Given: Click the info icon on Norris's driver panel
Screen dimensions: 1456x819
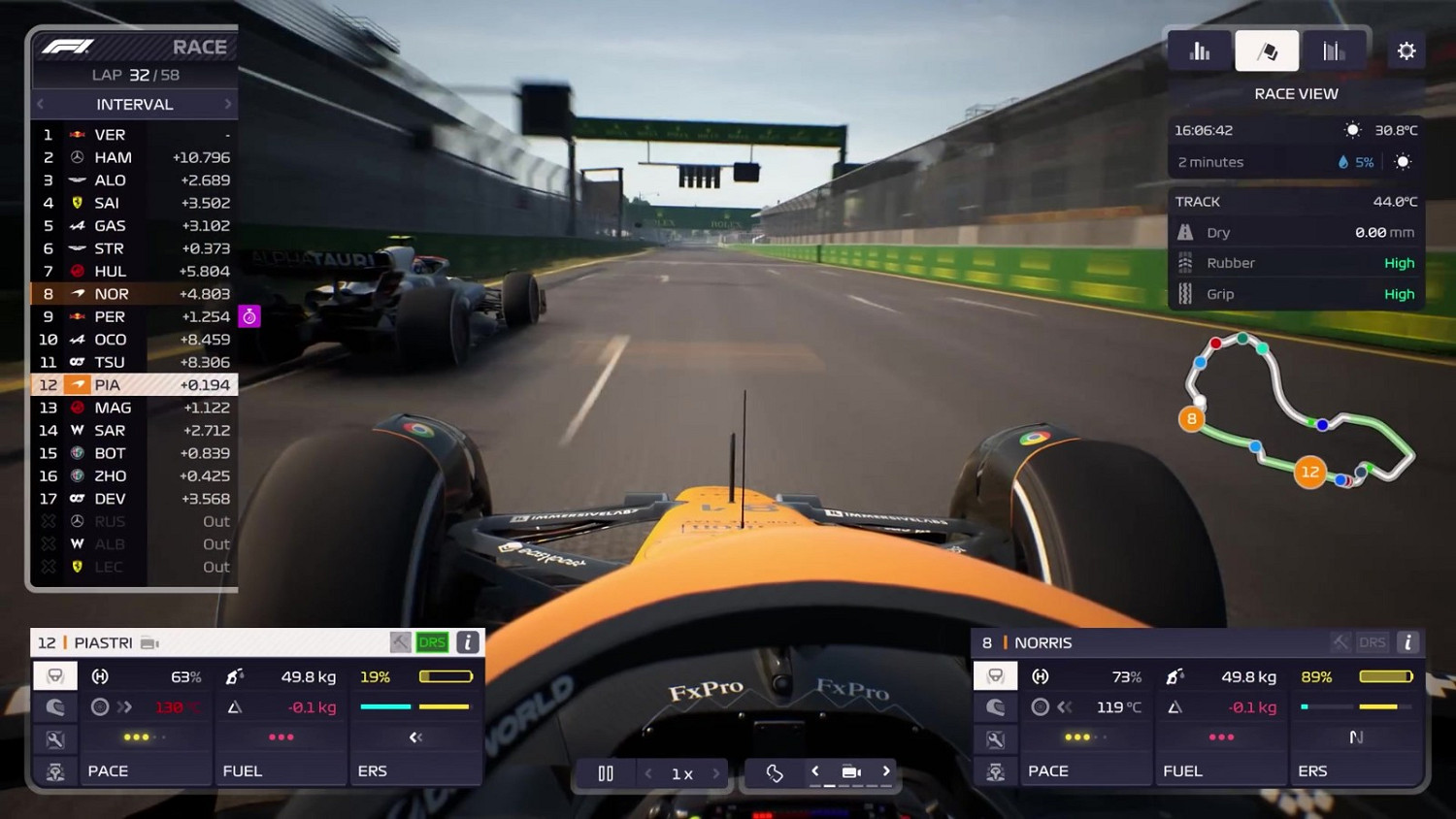Looking at the screenshot, I should [x=1406, y=641].
